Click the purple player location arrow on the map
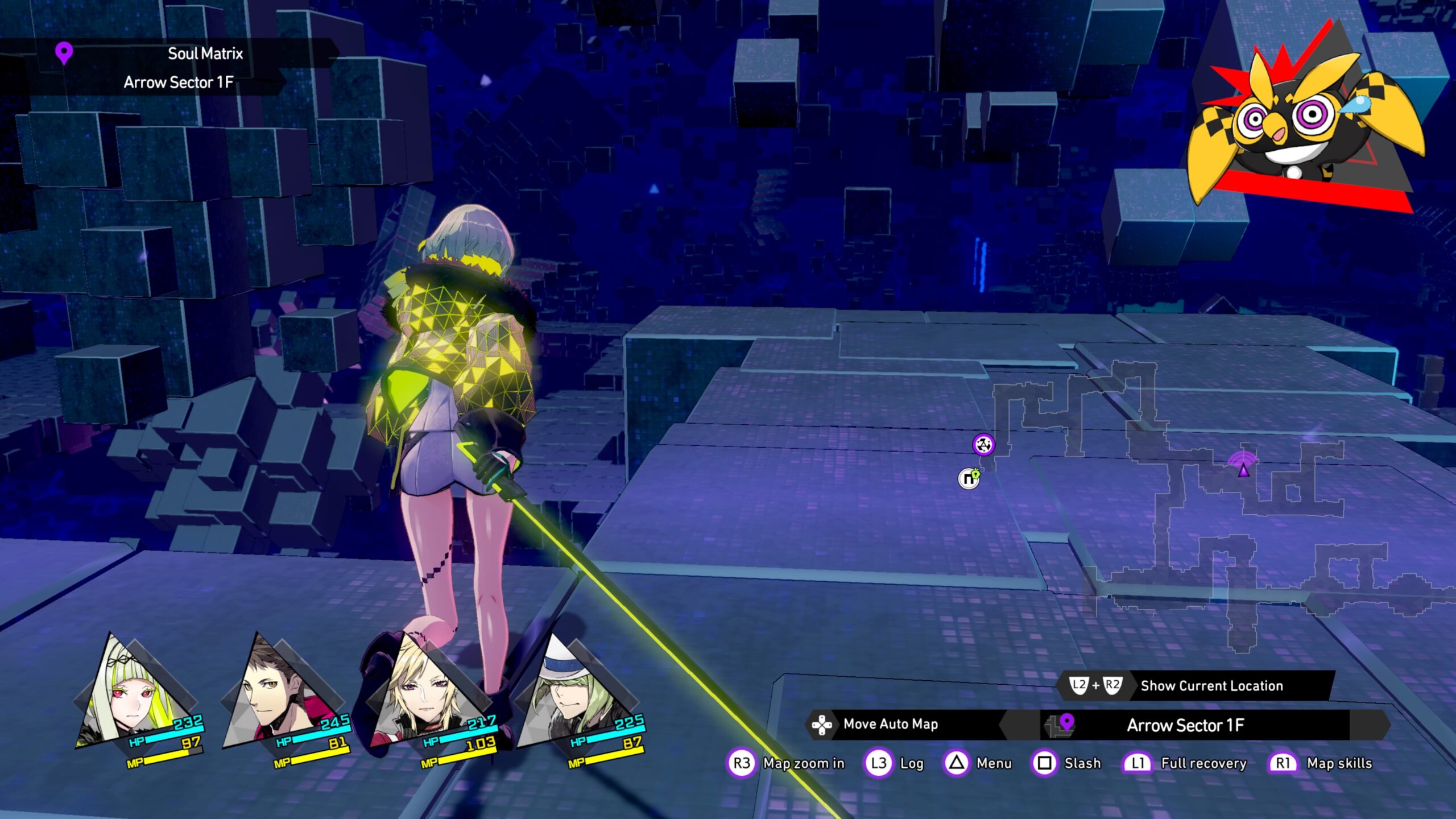 pyautogui.click(x=1244, y=469)
